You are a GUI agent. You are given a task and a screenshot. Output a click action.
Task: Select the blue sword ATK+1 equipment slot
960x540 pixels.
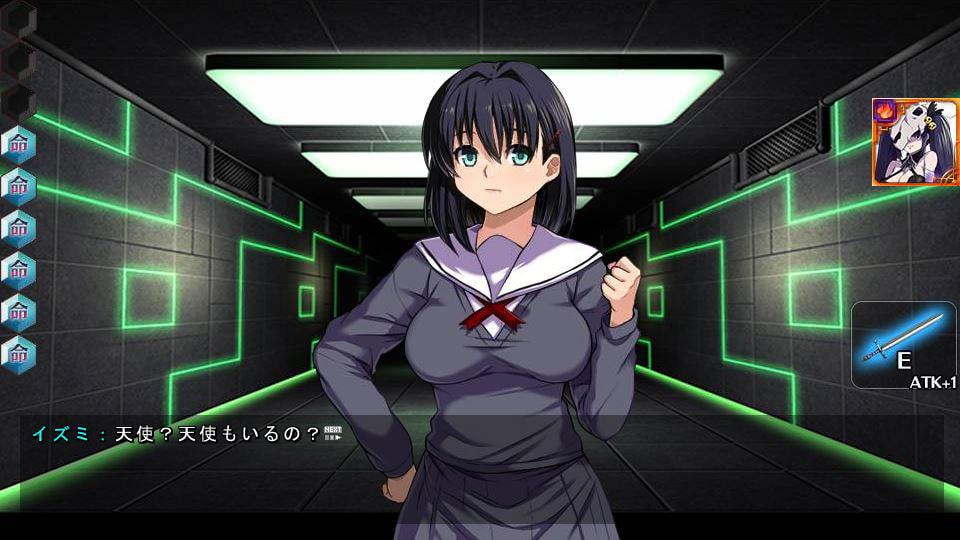tap(903, 345)
